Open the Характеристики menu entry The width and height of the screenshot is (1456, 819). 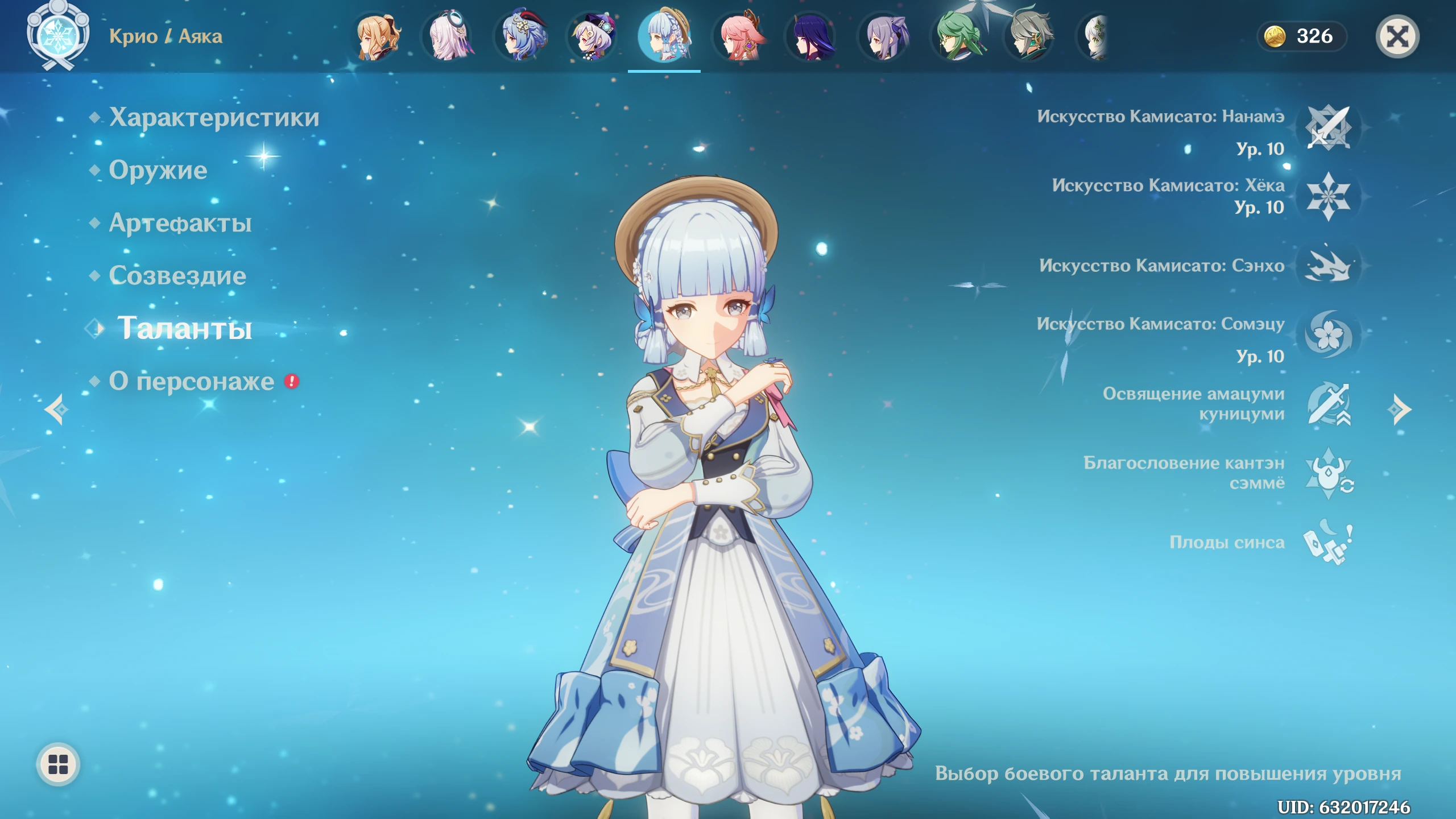(214, 117)
